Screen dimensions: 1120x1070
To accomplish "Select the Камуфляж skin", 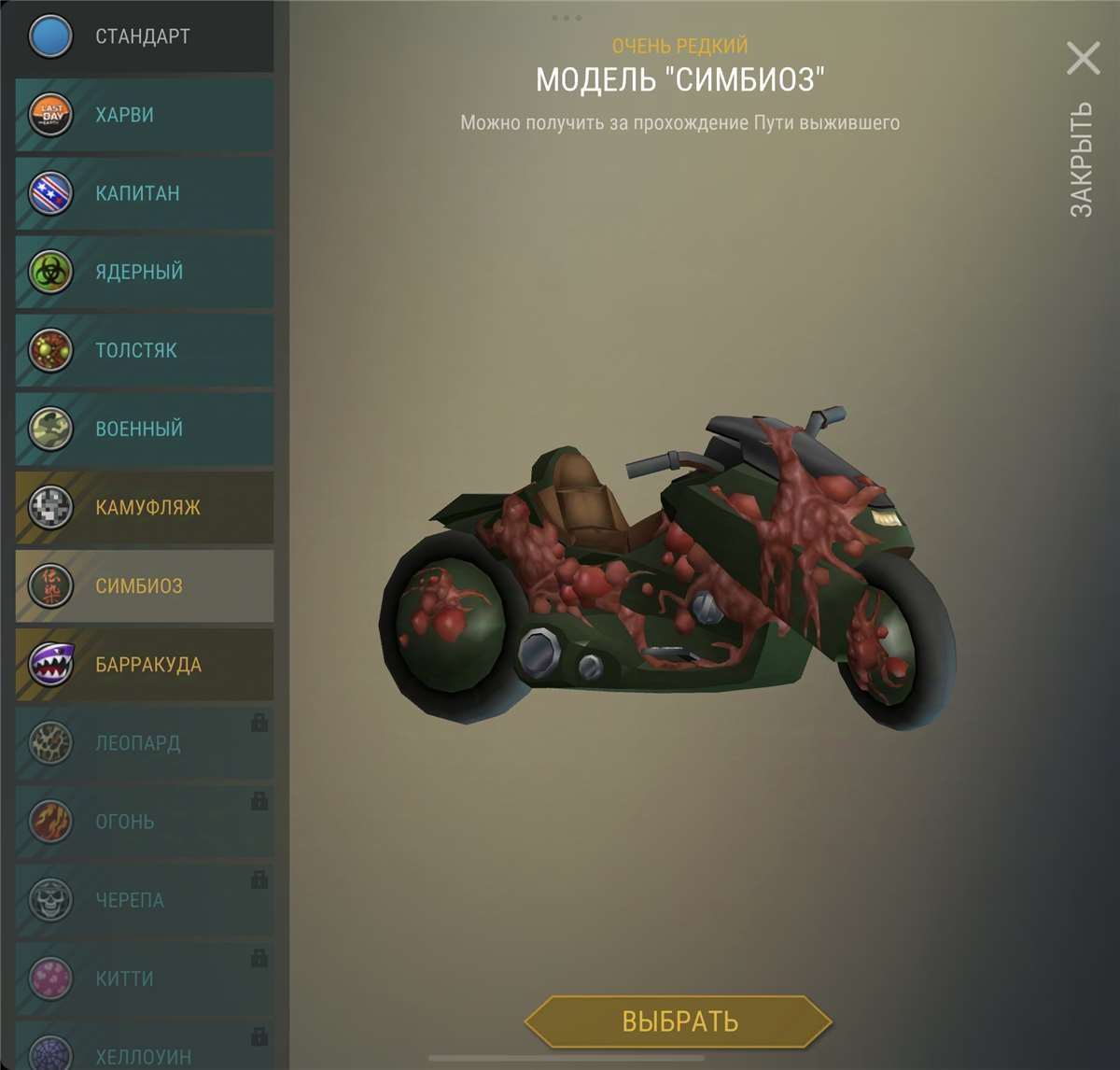I will click(x=145, y=507).
